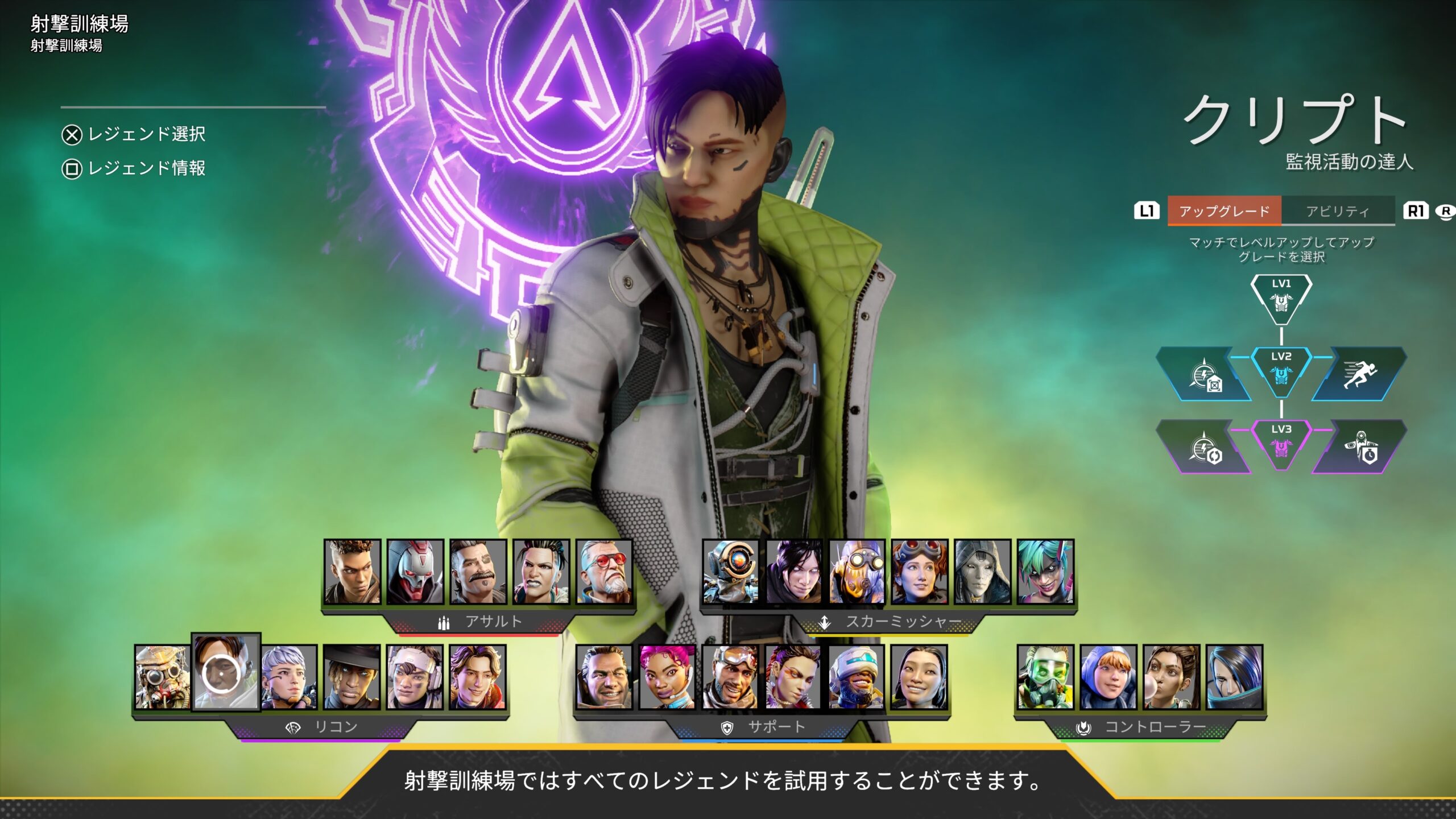The width and height of the screenshot is (1456, 819).
Task: Select Fuse, the mustached Assault legend
Action: 478,572
